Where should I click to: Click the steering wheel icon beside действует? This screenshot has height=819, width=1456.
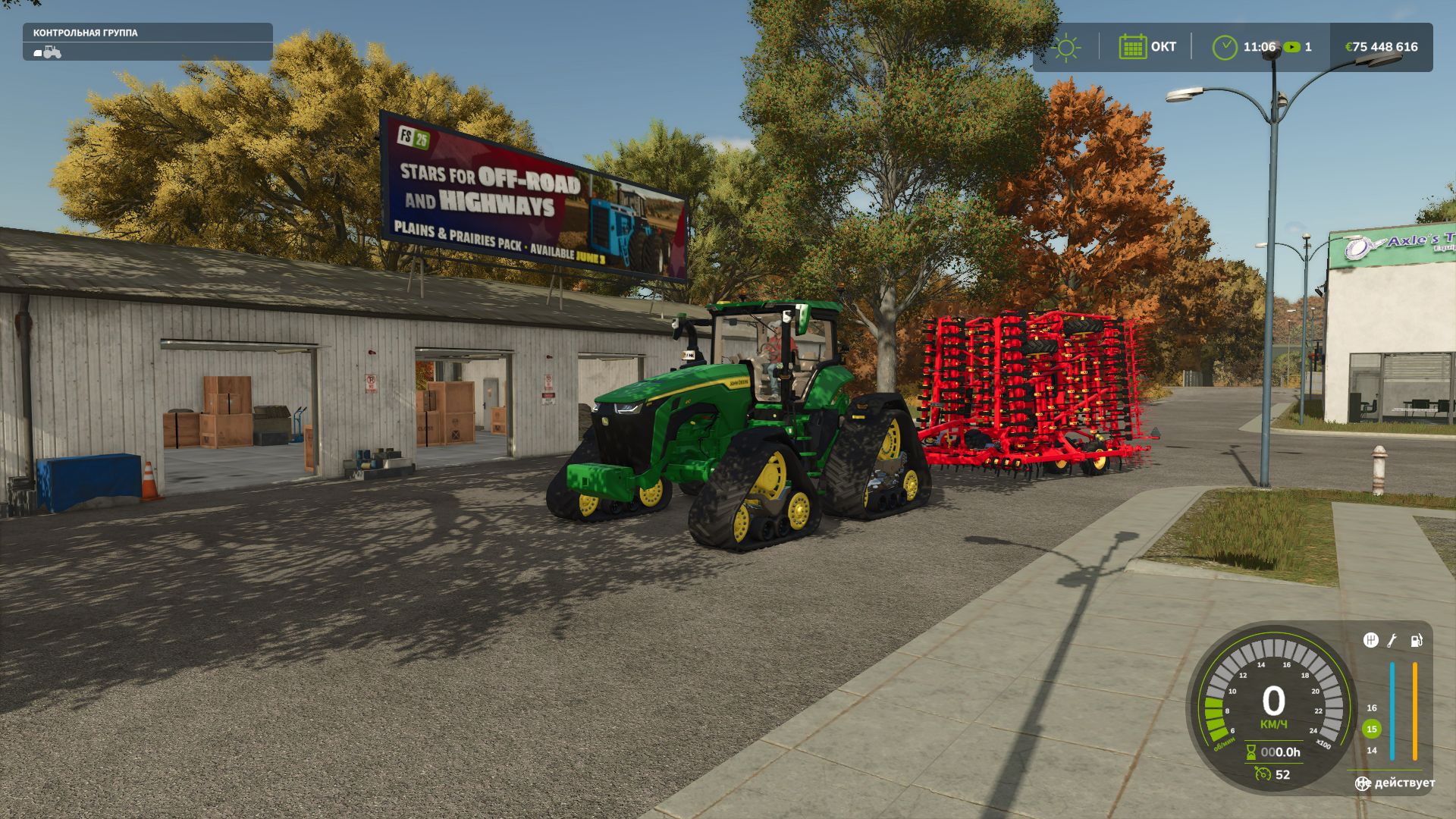tap(1363, 783)
